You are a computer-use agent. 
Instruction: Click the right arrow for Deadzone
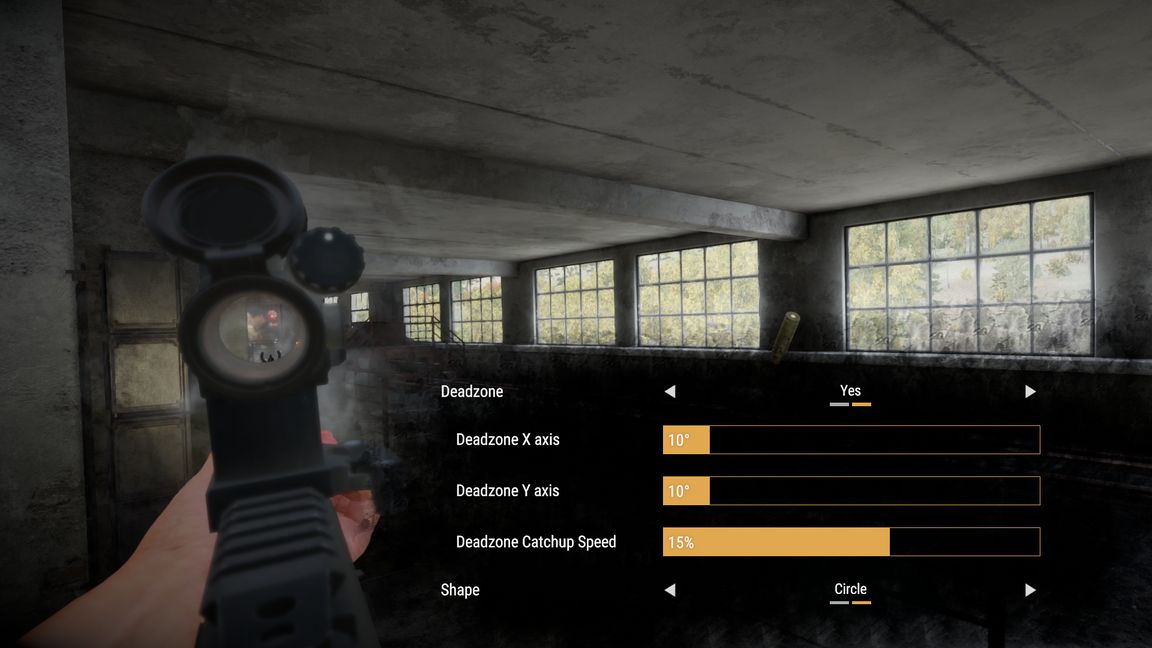(x=1030, y=391)
